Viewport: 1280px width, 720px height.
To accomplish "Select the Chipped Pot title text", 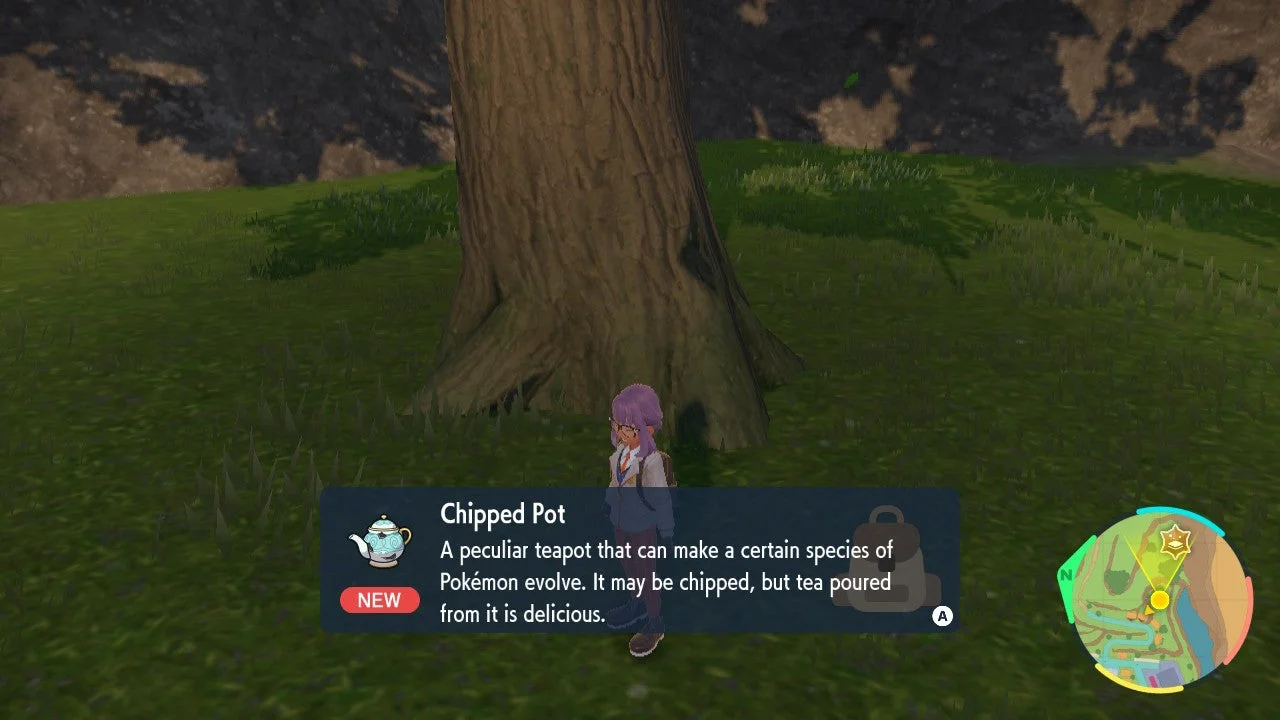I will tap(501, 514).
